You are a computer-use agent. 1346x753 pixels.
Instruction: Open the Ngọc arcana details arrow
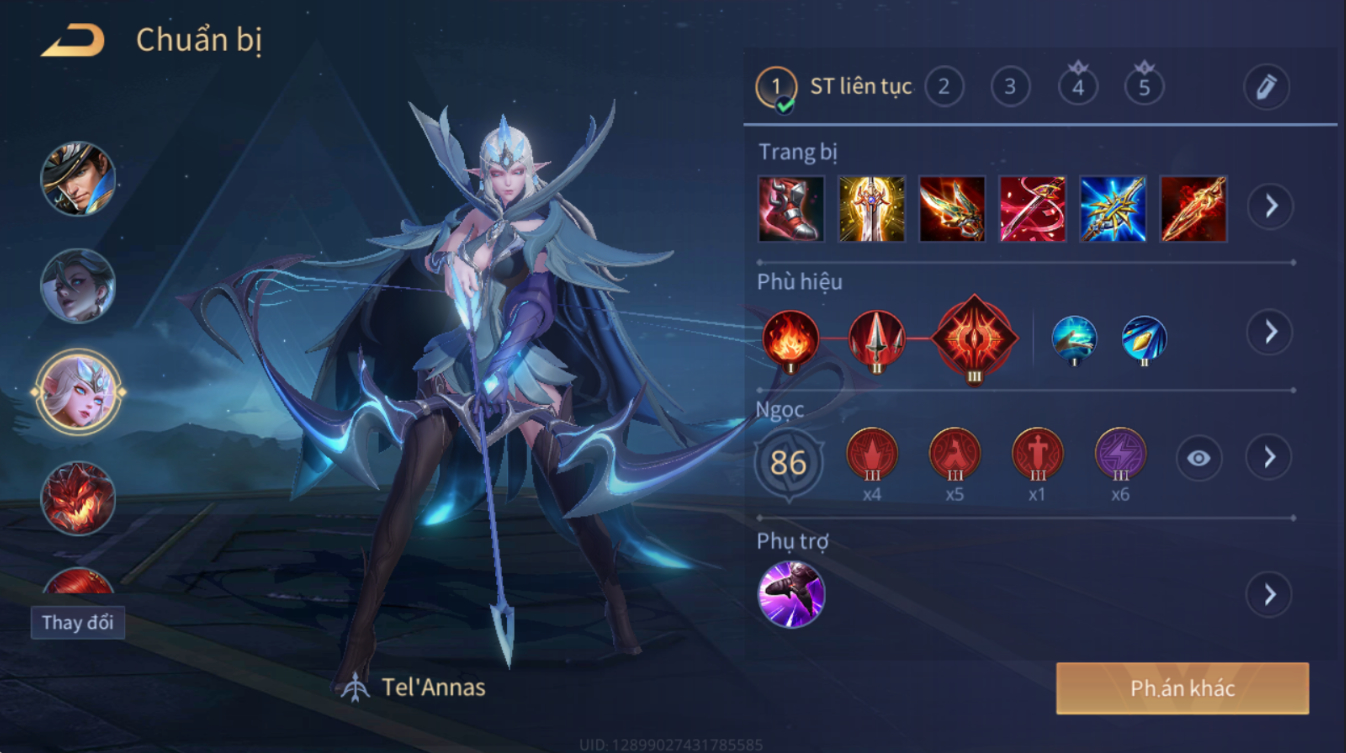tap(1269, 458)
